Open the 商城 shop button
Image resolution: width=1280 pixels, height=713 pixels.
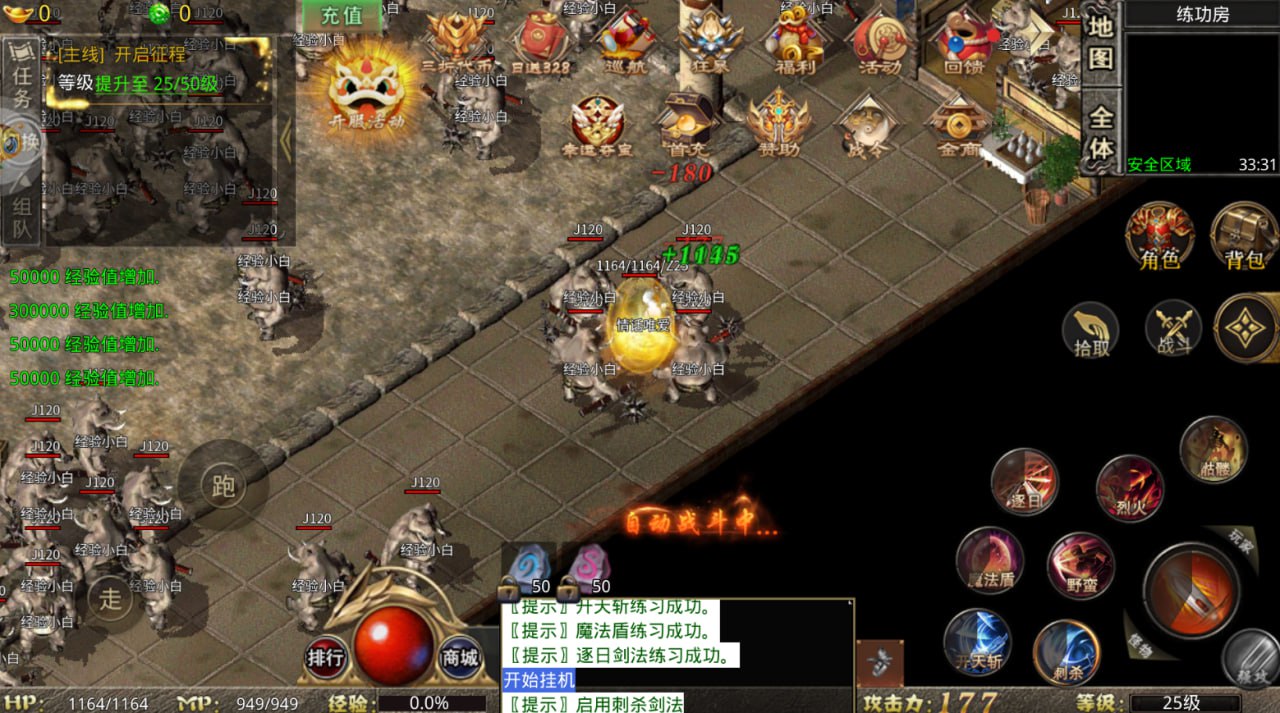(460, 658)
